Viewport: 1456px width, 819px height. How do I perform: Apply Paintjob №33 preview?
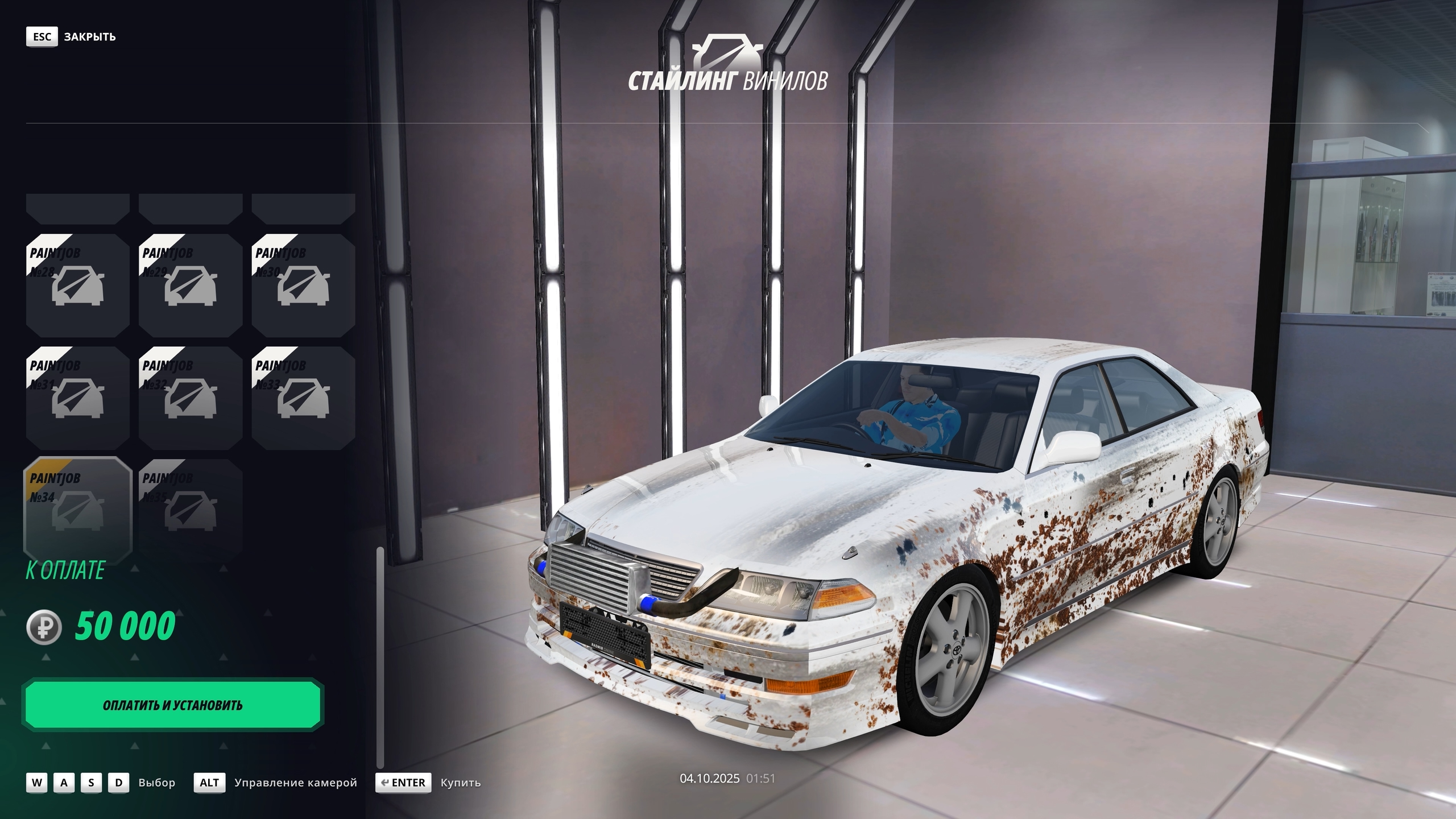click(x=303, y=398)
